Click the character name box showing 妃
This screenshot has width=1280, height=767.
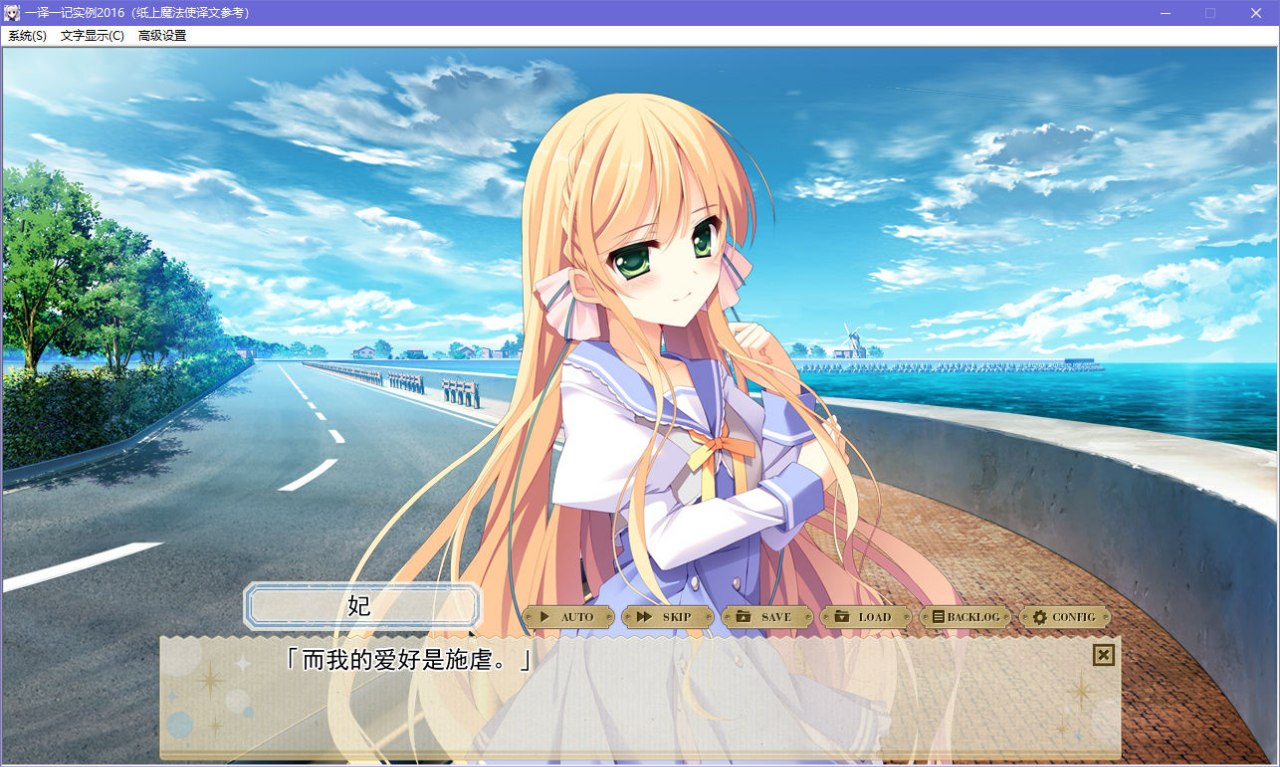click(363, 606)
